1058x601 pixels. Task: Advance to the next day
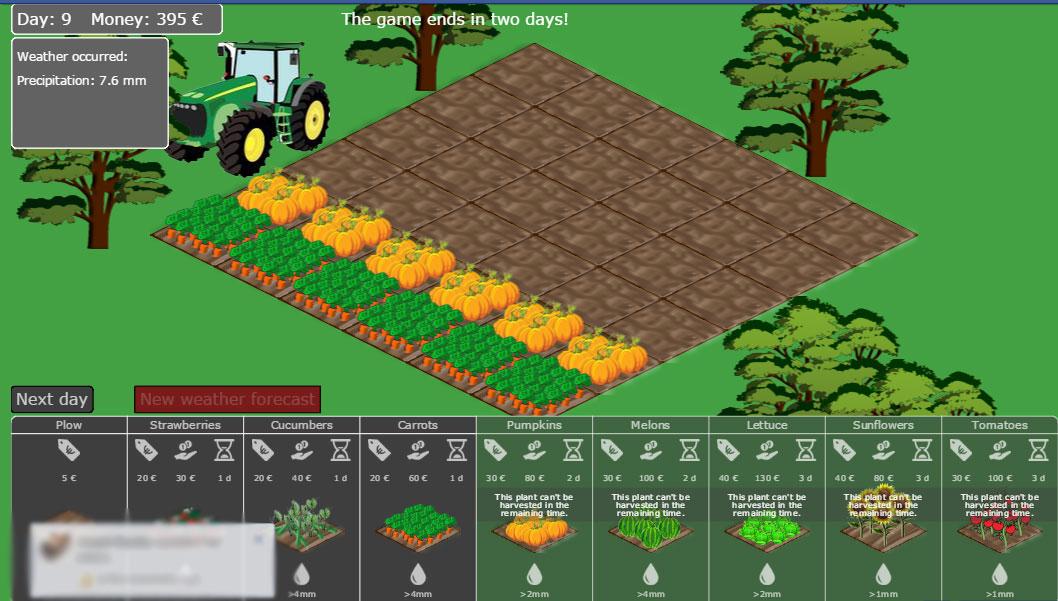click(52, 399)
